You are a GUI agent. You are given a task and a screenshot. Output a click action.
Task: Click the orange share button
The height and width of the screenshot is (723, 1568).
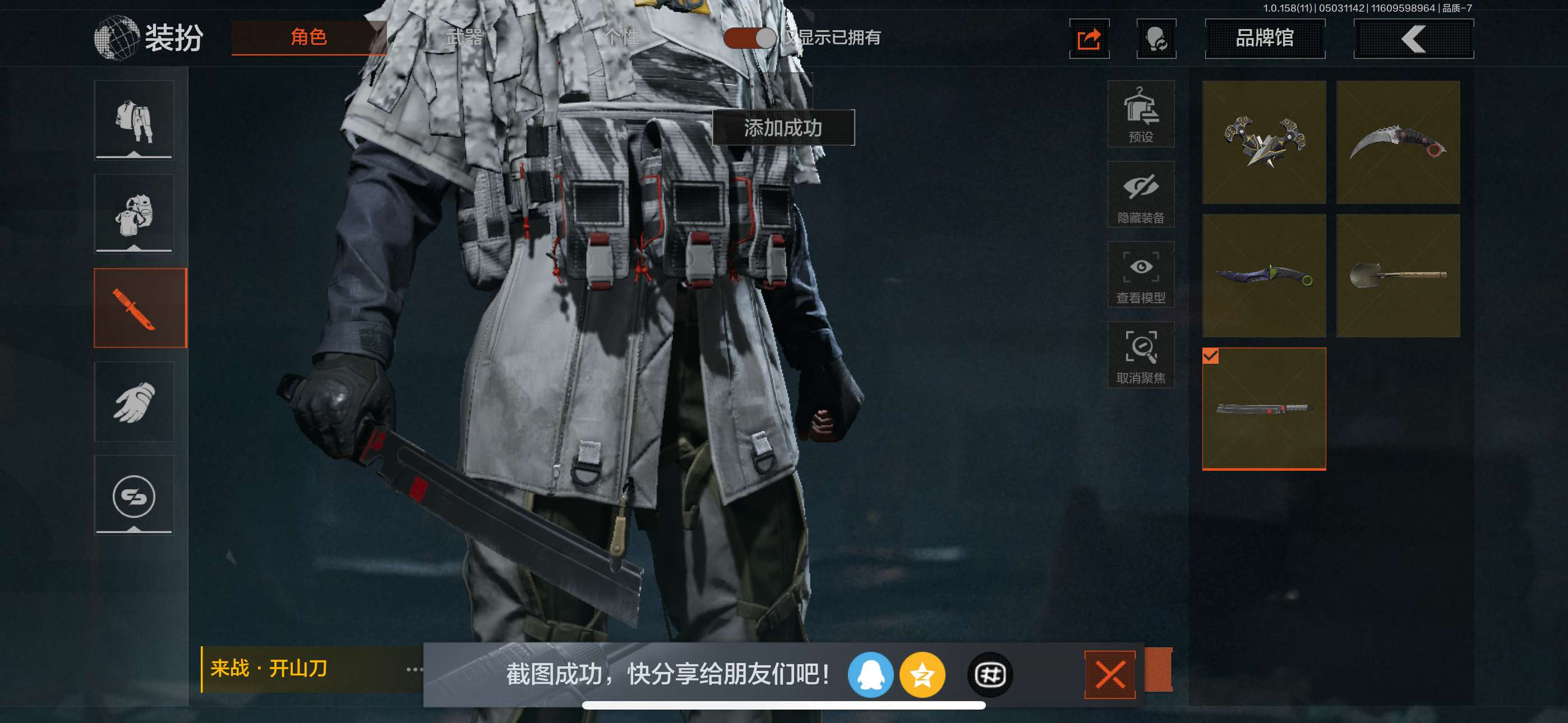(1089, 40)
